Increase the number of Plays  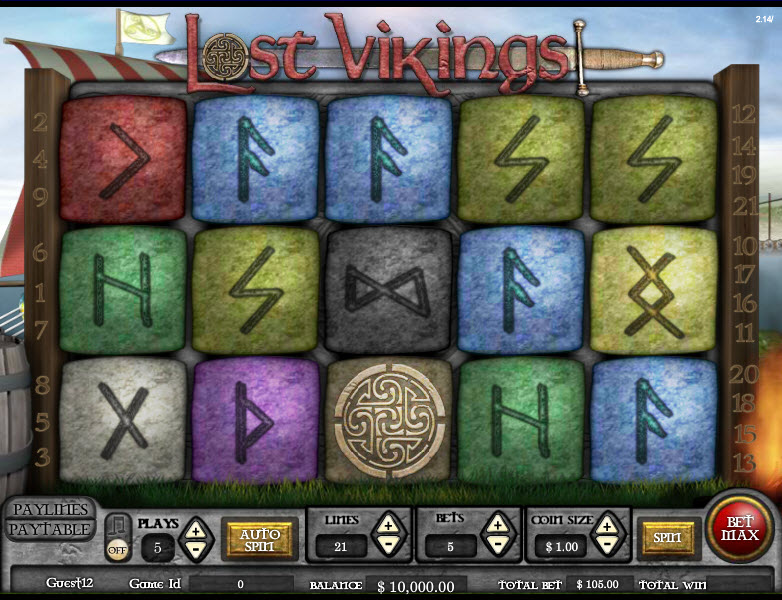pyautogui.click(x=195, y=528)
